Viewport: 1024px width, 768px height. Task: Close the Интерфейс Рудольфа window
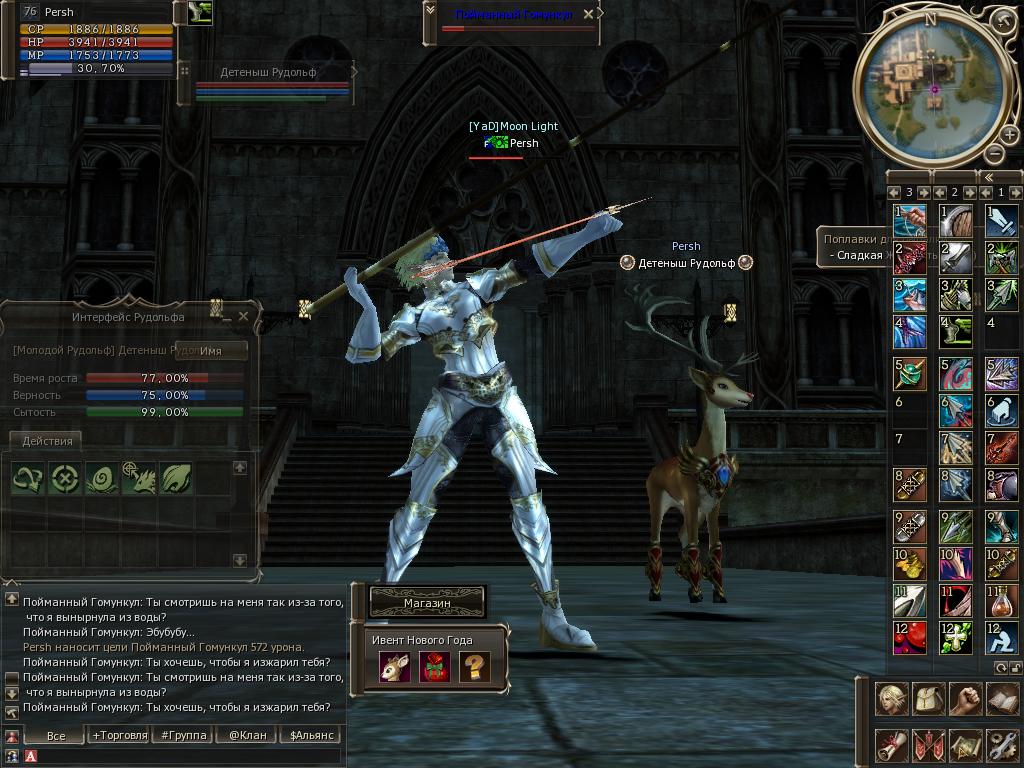point(243,316)
